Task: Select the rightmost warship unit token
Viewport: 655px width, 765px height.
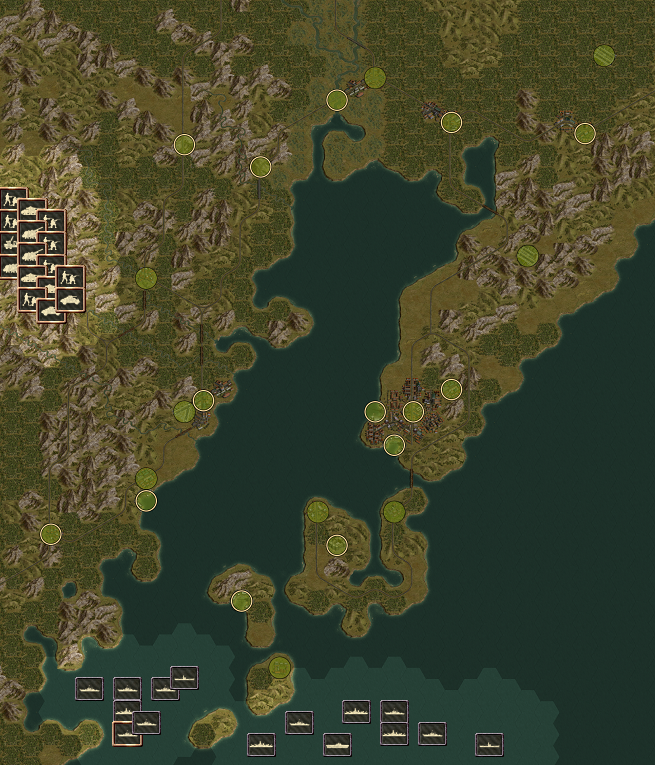Action: (x=489, y=744)
